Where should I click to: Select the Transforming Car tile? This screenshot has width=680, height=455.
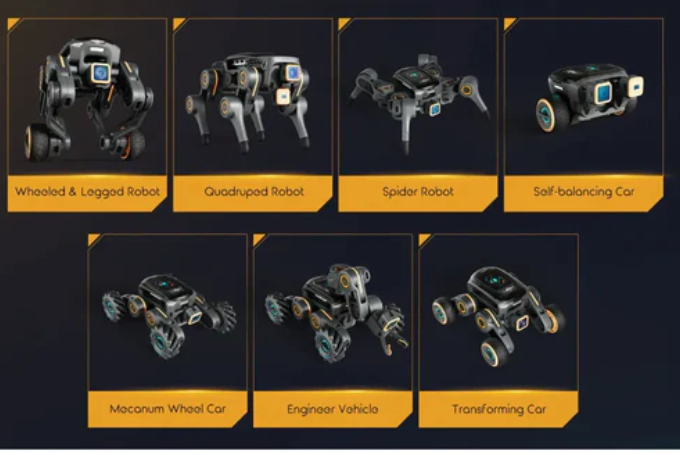(497, 330)
